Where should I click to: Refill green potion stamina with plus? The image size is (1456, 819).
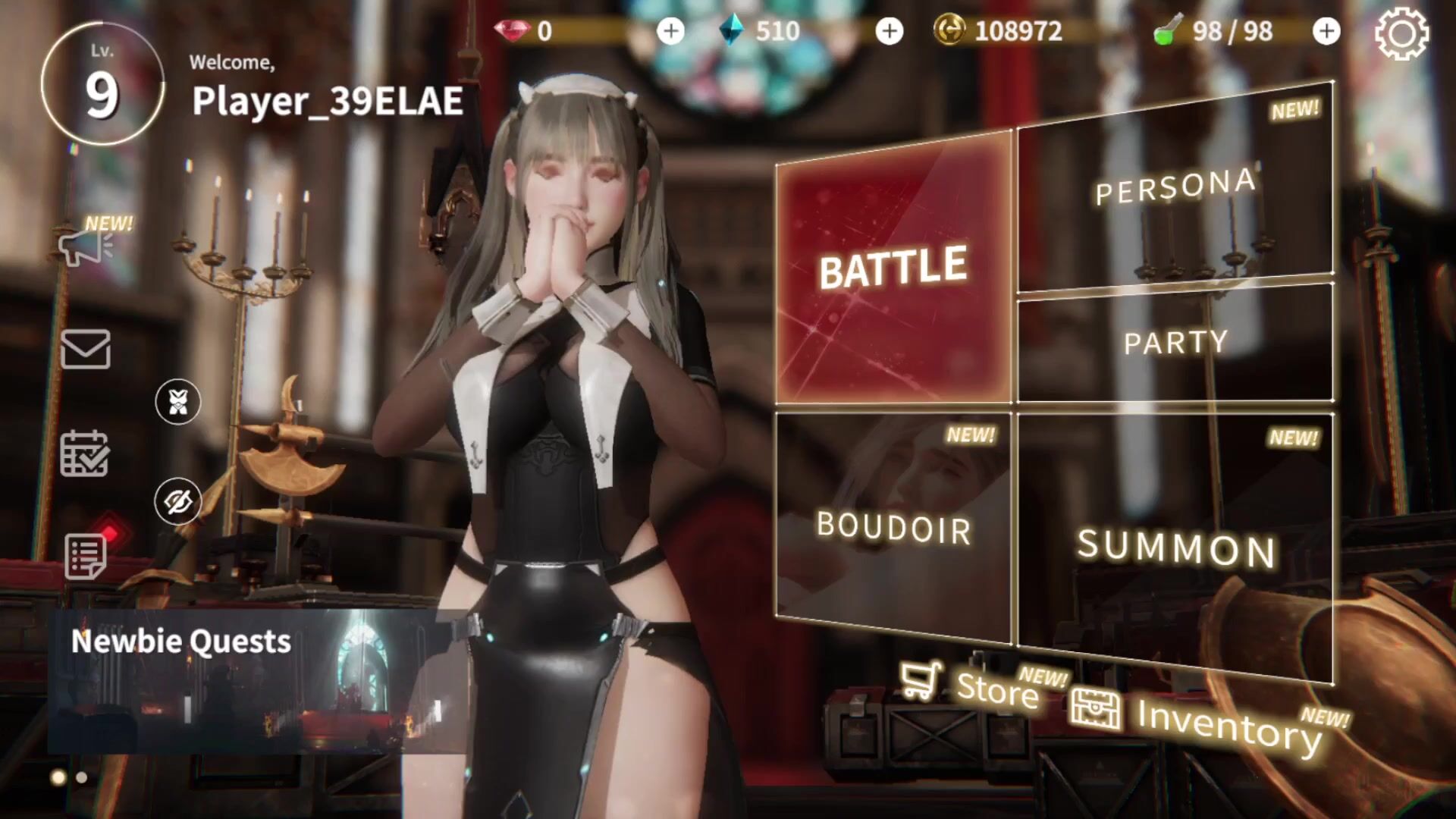[1326, 31]
